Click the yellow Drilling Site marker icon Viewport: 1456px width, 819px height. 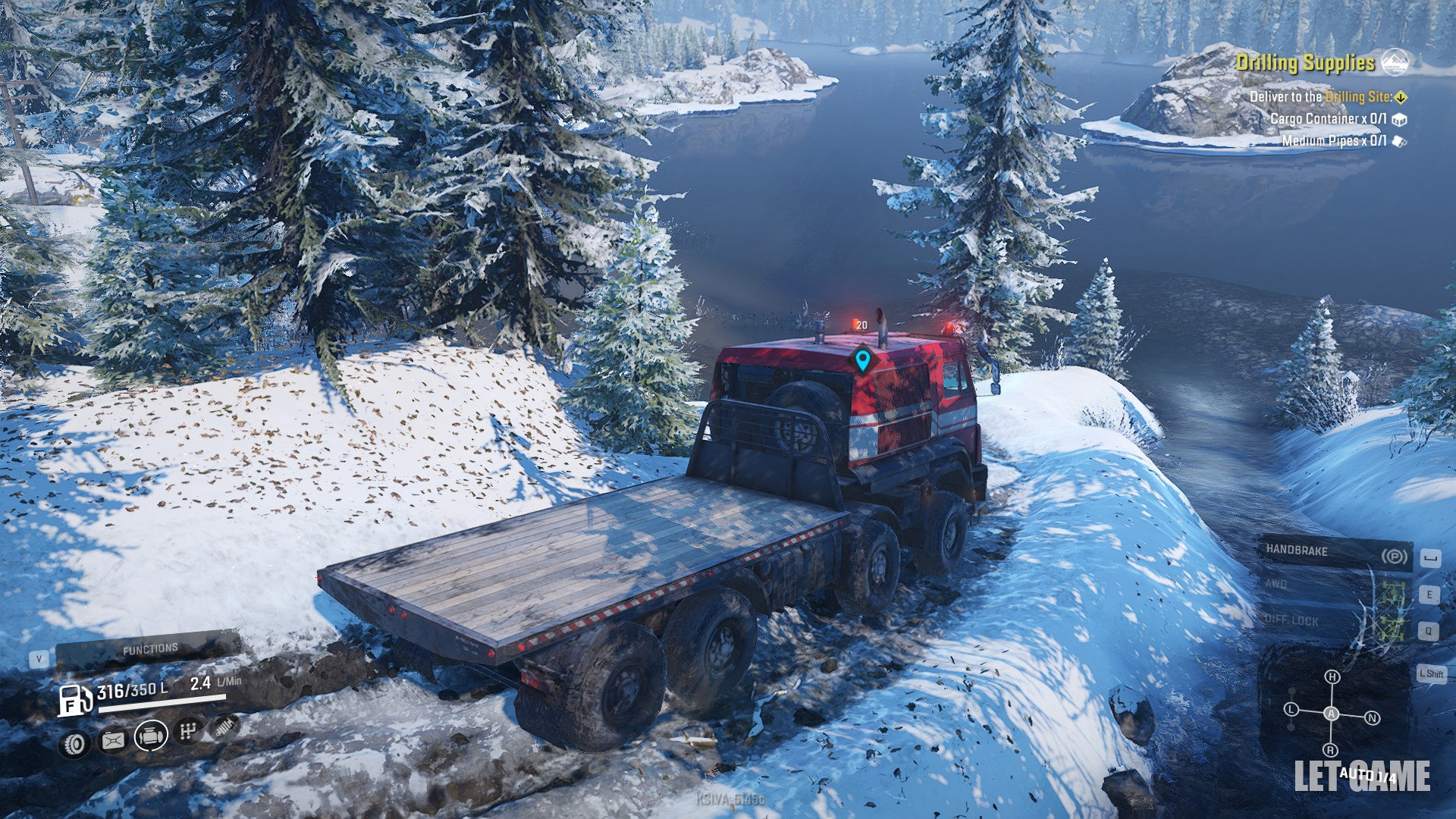tap(1401, 97)
